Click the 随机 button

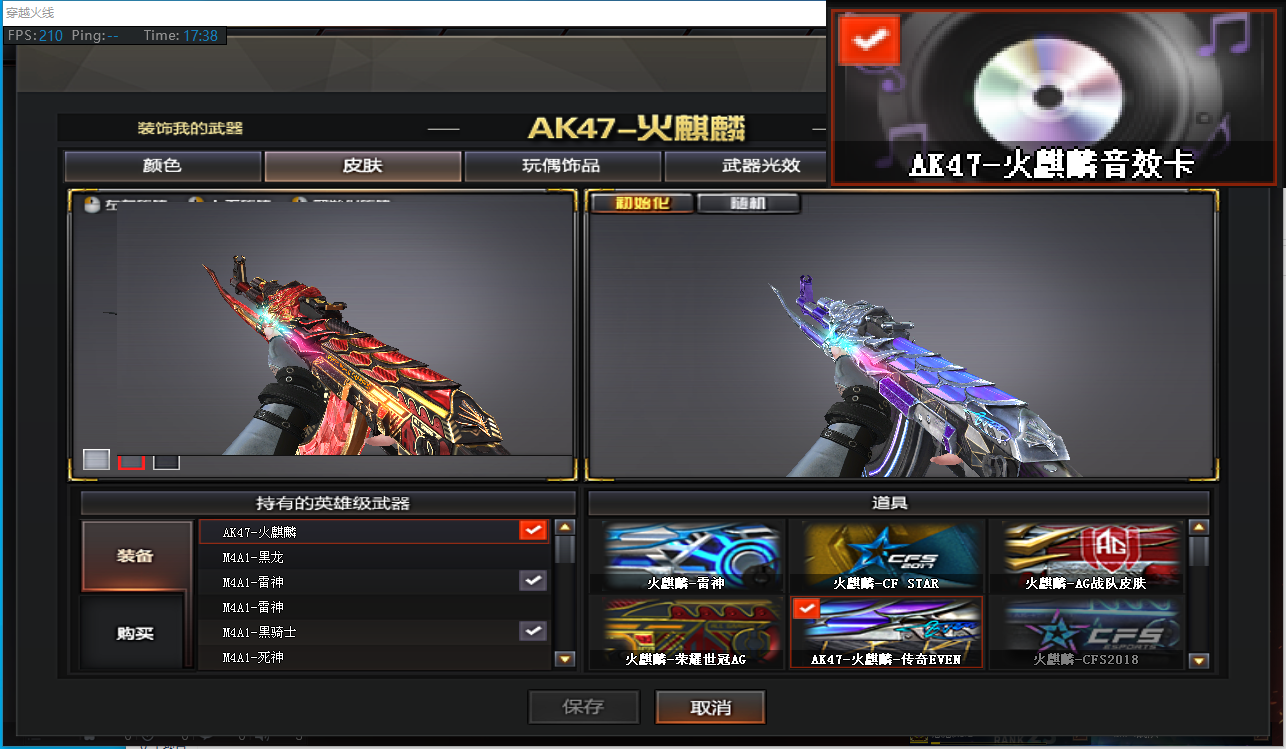point(748,202)
